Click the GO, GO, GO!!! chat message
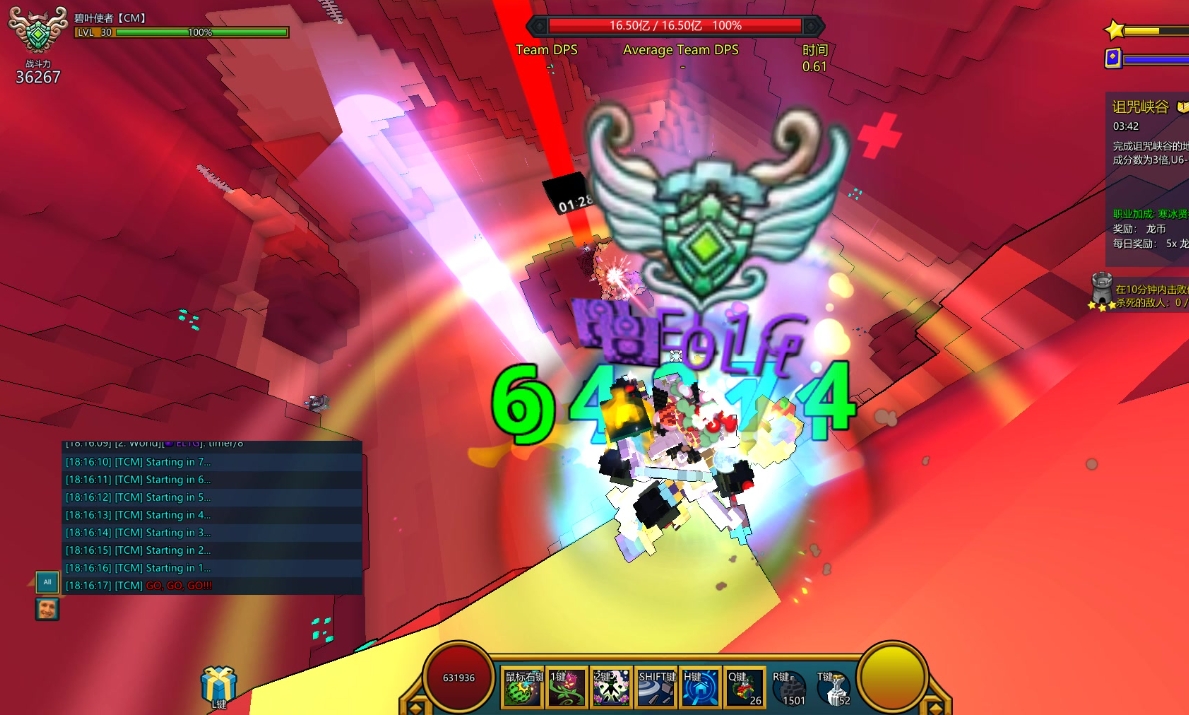 click(x=178, y=586)
